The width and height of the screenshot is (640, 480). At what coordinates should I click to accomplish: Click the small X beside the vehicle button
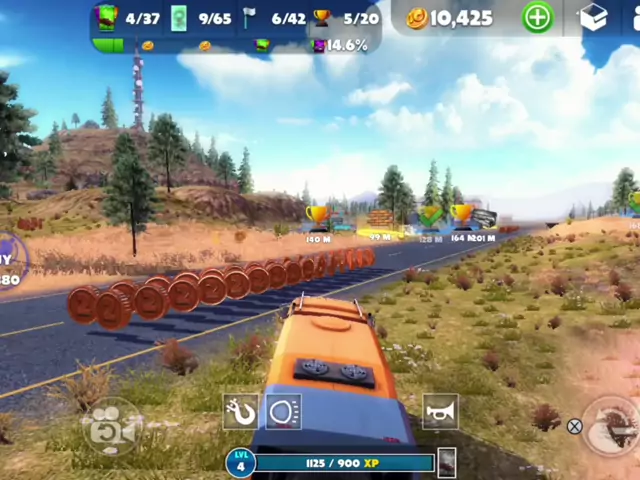point(574,427)
